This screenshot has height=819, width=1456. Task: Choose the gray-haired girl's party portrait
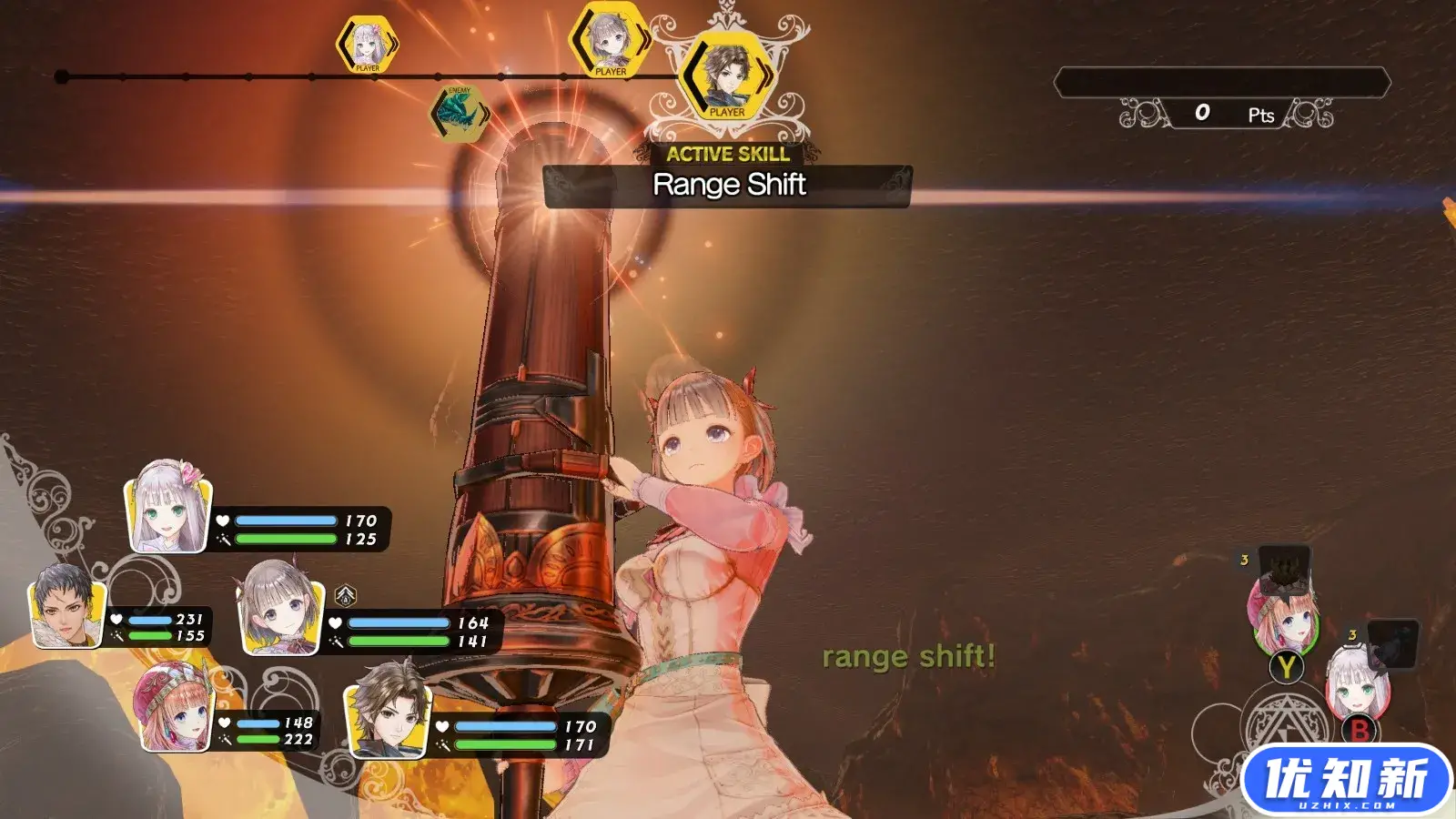[x=279, y=608]
